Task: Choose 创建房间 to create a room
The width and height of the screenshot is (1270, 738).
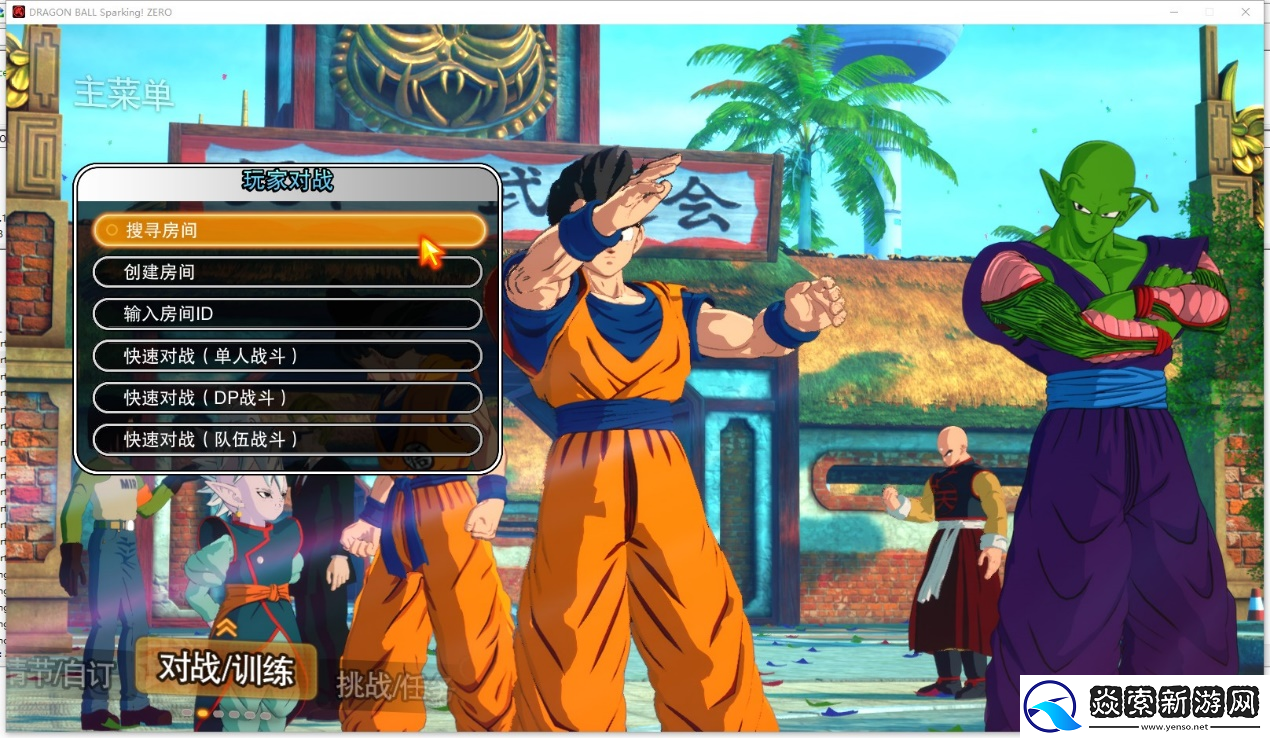Action: click(x=288, y=272)
